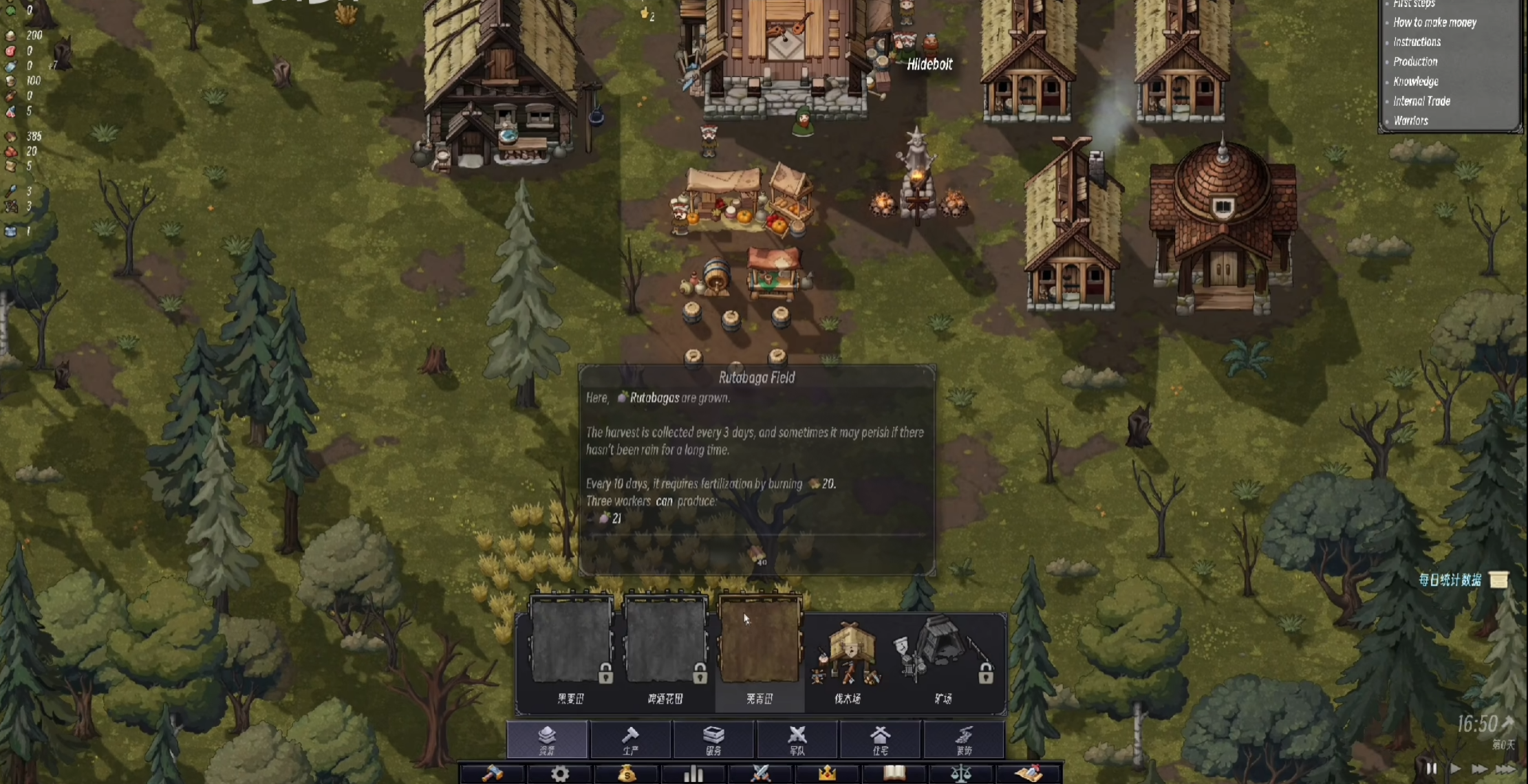Open the book icon in bottom toolbar
This screenshot has height=784, width=1528.
click(x=894, y=774)
